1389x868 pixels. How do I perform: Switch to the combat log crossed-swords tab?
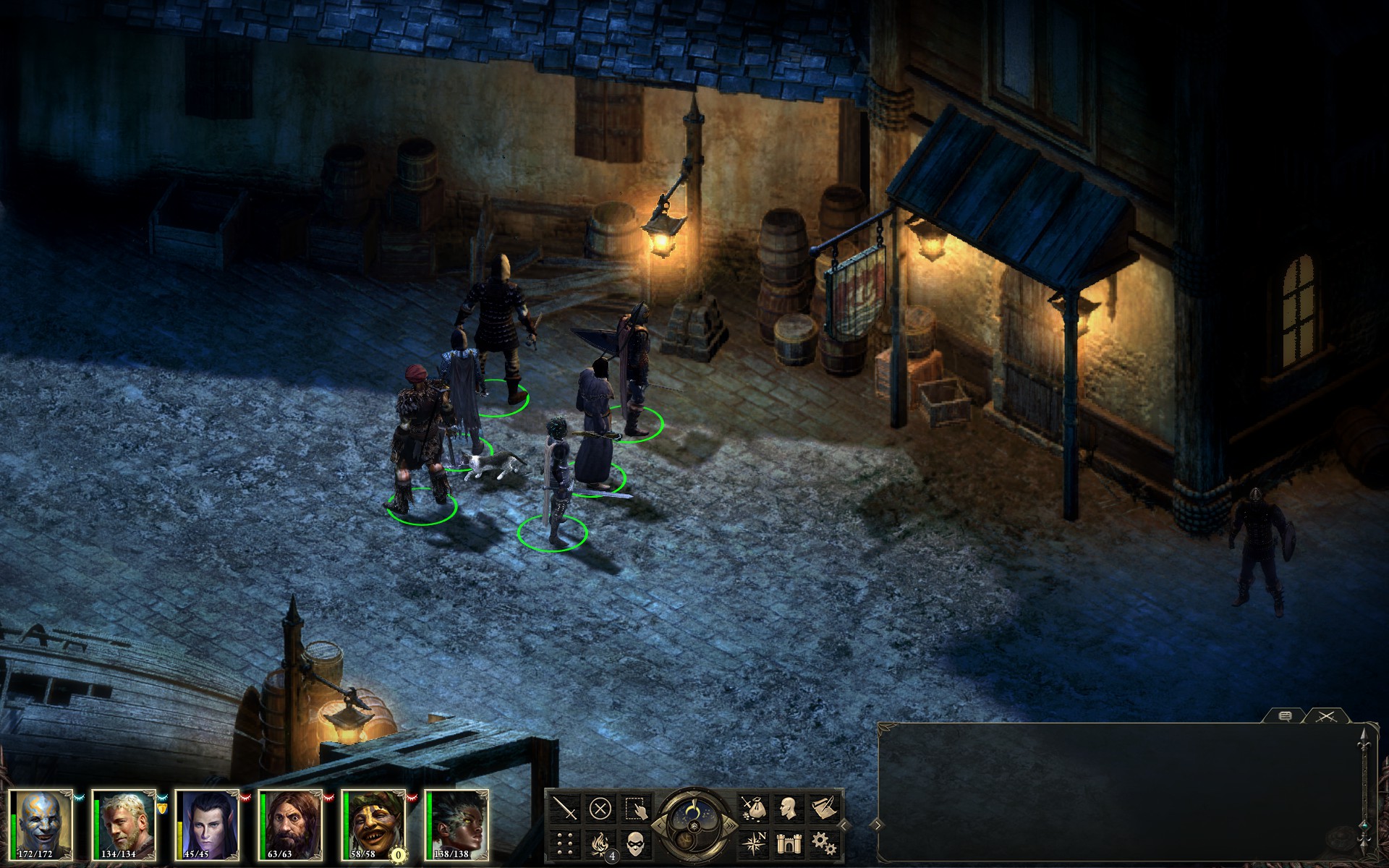point(1326,716)
